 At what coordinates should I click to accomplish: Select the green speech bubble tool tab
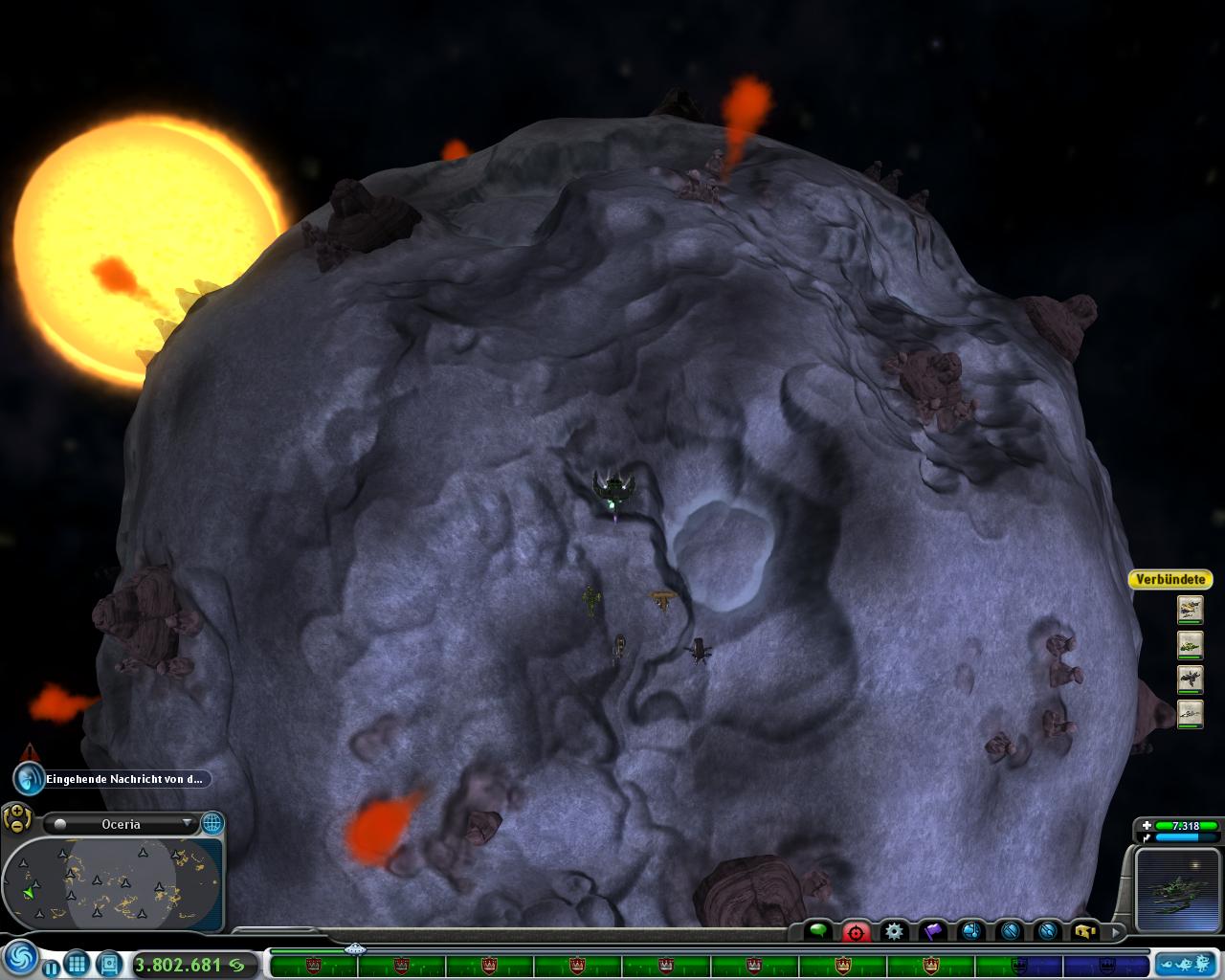pyautogui.click(x=818, y=930)
